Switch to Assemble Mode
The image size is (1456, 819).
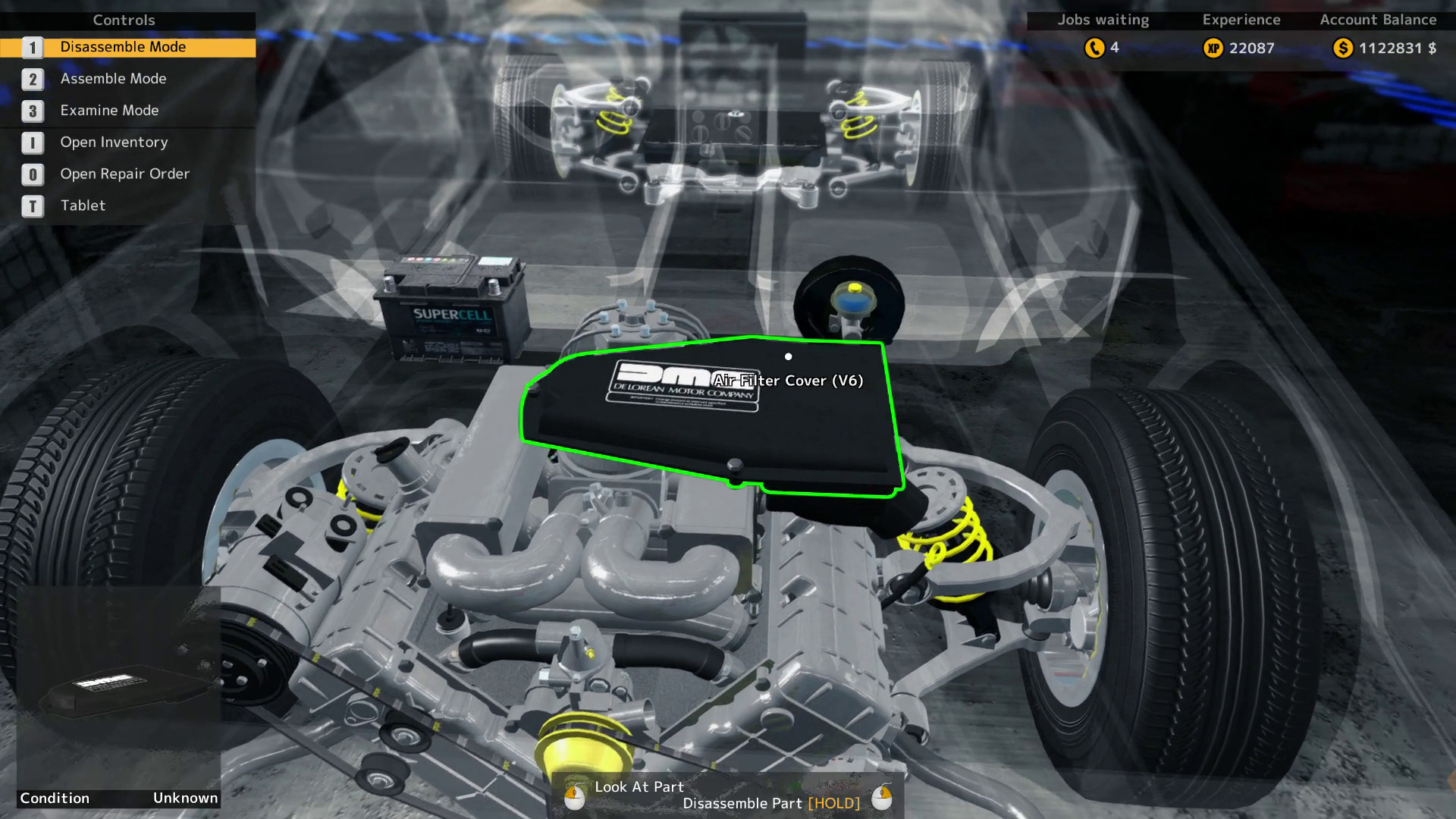point(114,79)
